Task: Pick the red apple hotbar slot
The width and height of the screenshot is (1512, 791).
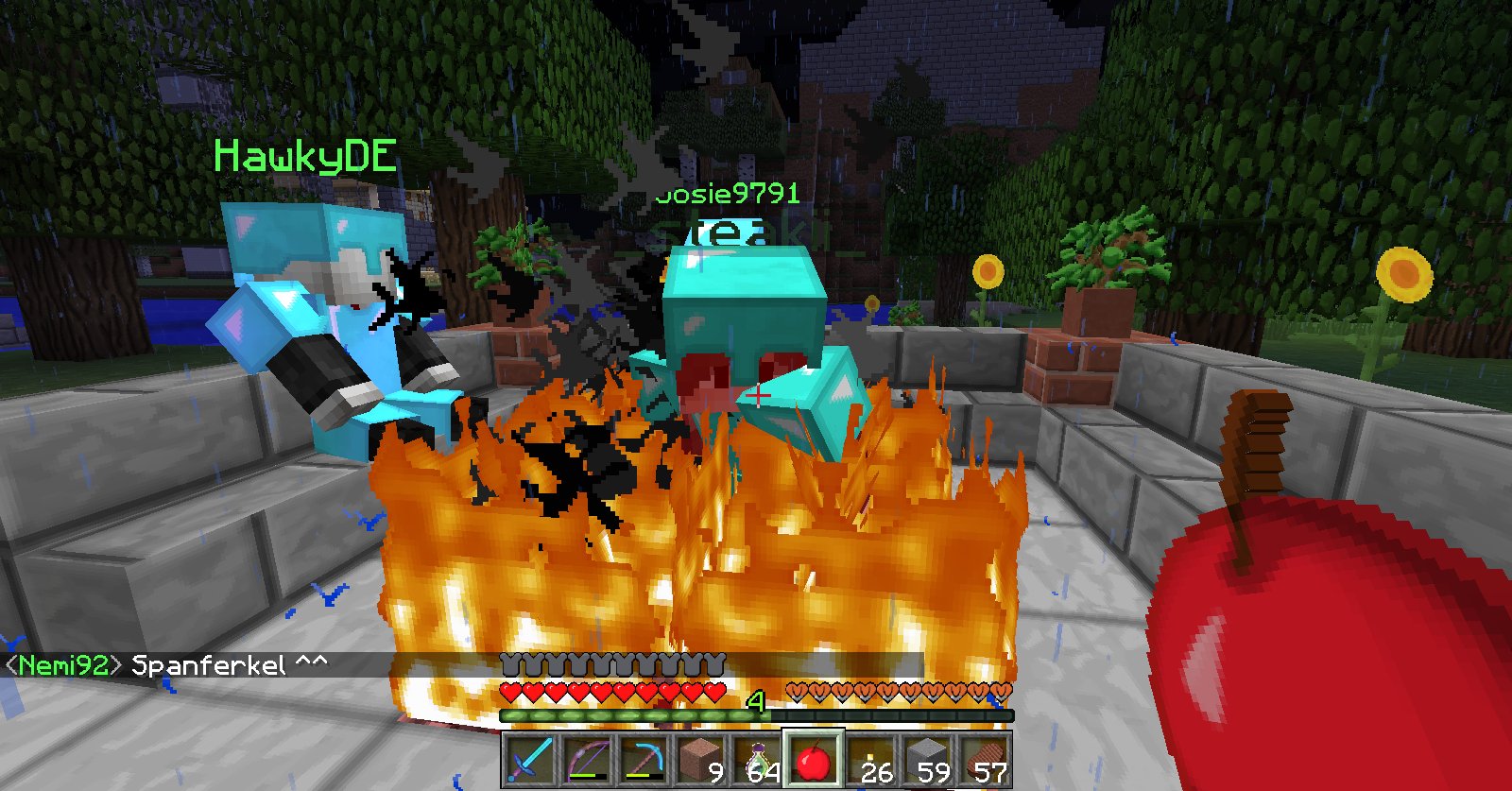Action: point(814,759)
